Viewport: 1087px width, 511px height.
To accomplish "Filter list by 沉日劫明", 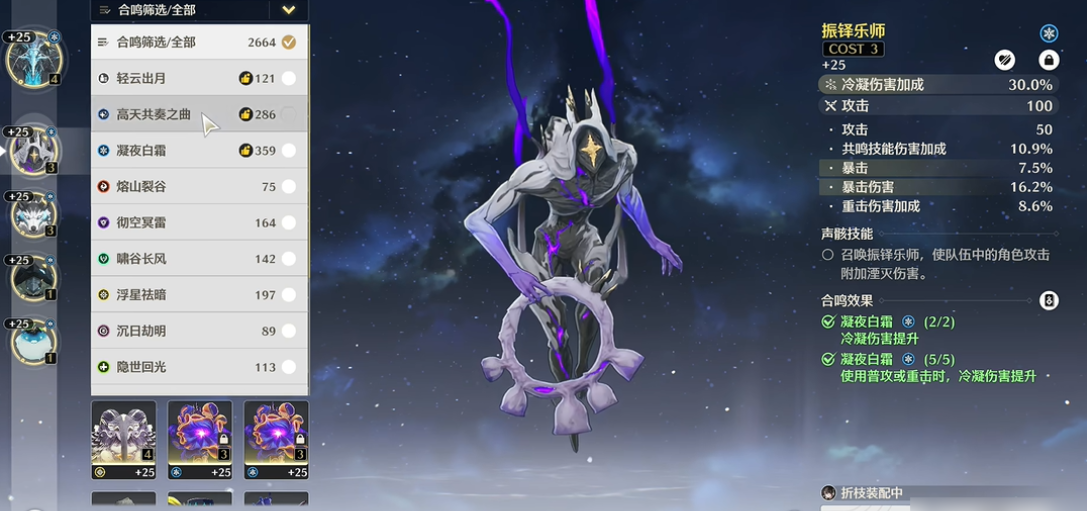I will [199, 331].
